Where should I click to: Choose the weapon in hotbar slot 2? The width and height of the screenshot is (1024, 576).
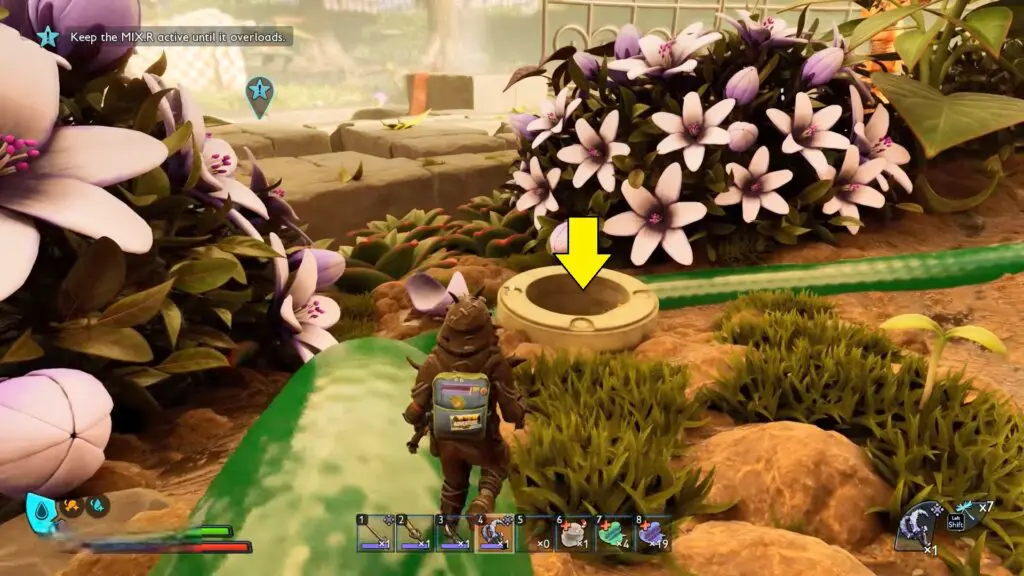414,533
